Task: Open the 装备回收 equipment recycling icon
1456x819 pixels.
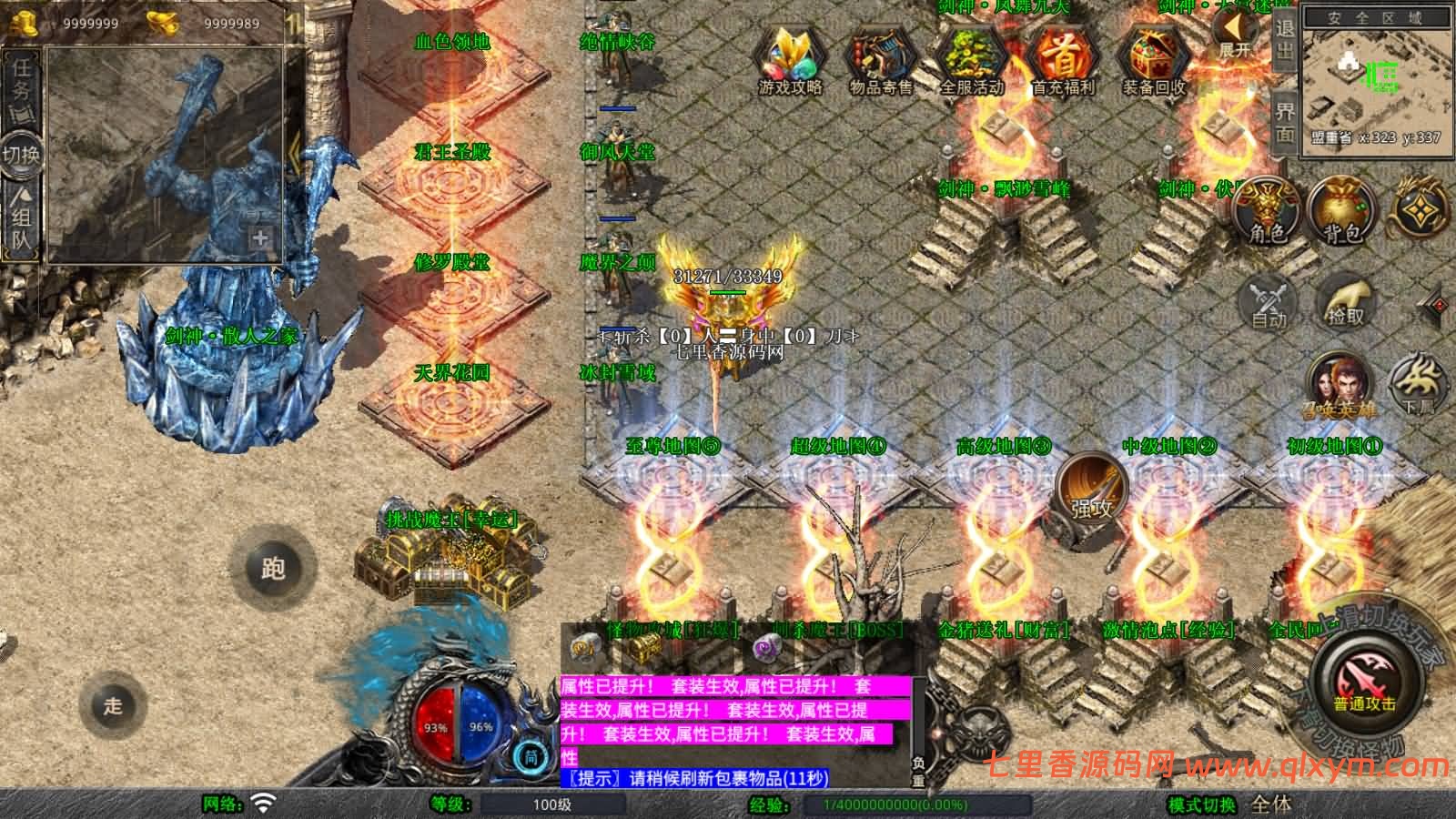Action: pyautogui.click(x=1151, y=55)
